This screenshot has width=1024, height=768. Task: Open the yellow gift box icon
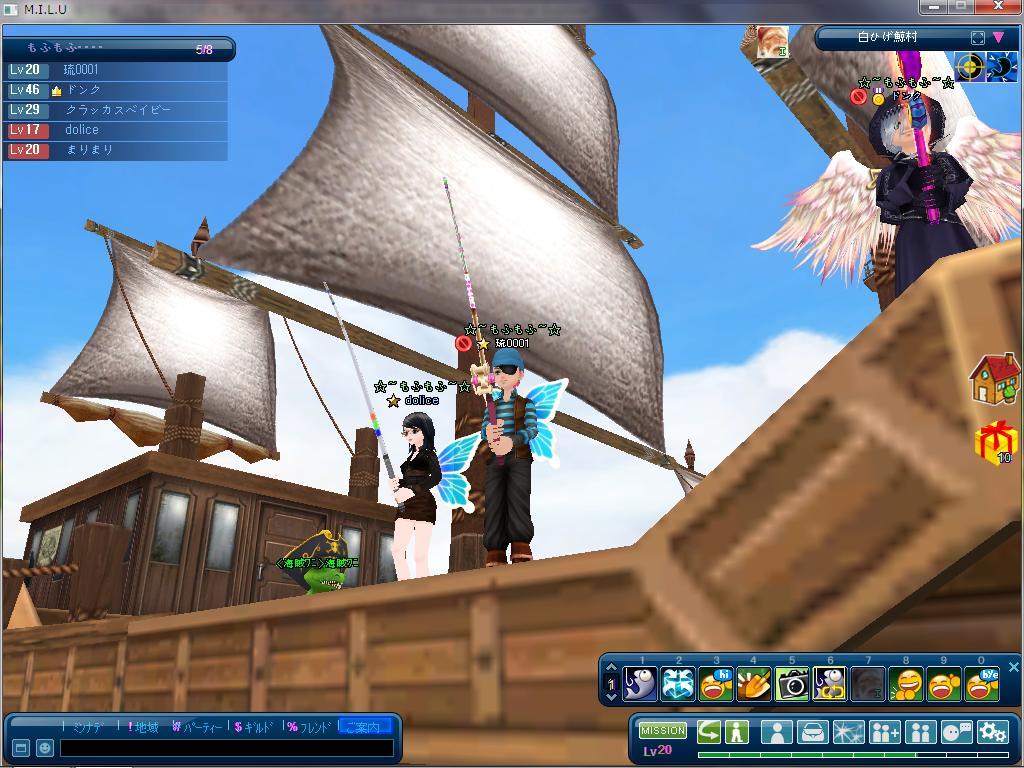(x=995, y=442)
